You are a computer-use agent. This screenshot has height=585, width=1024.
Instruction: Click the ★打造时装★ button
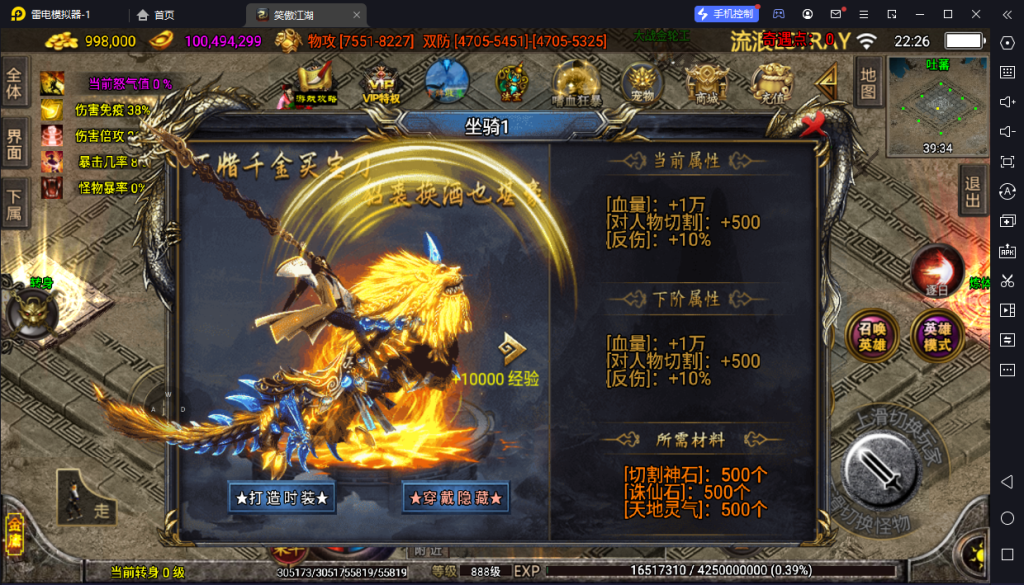pos(281,497)
